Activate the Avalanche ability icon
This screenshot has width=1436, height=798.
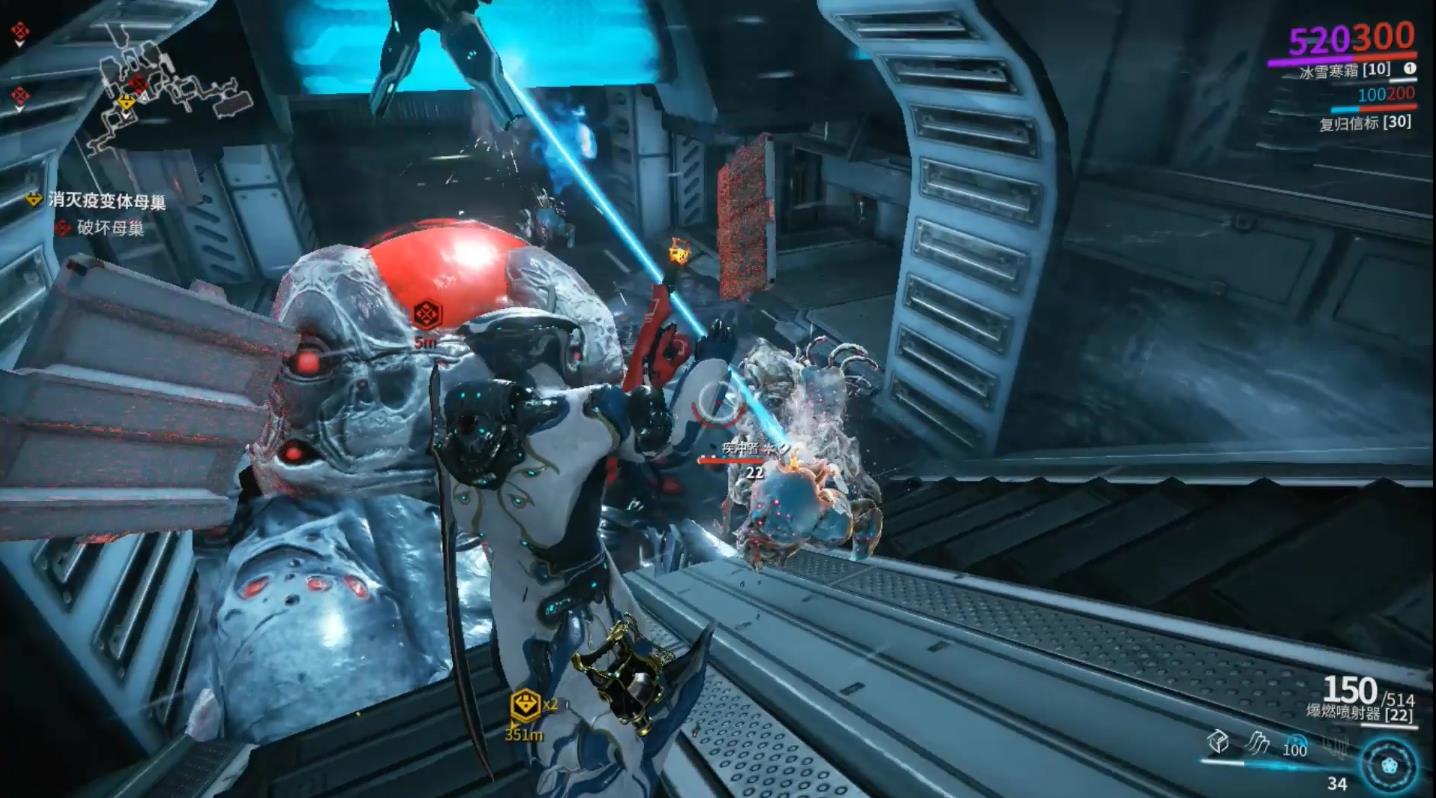point(1334,743)
